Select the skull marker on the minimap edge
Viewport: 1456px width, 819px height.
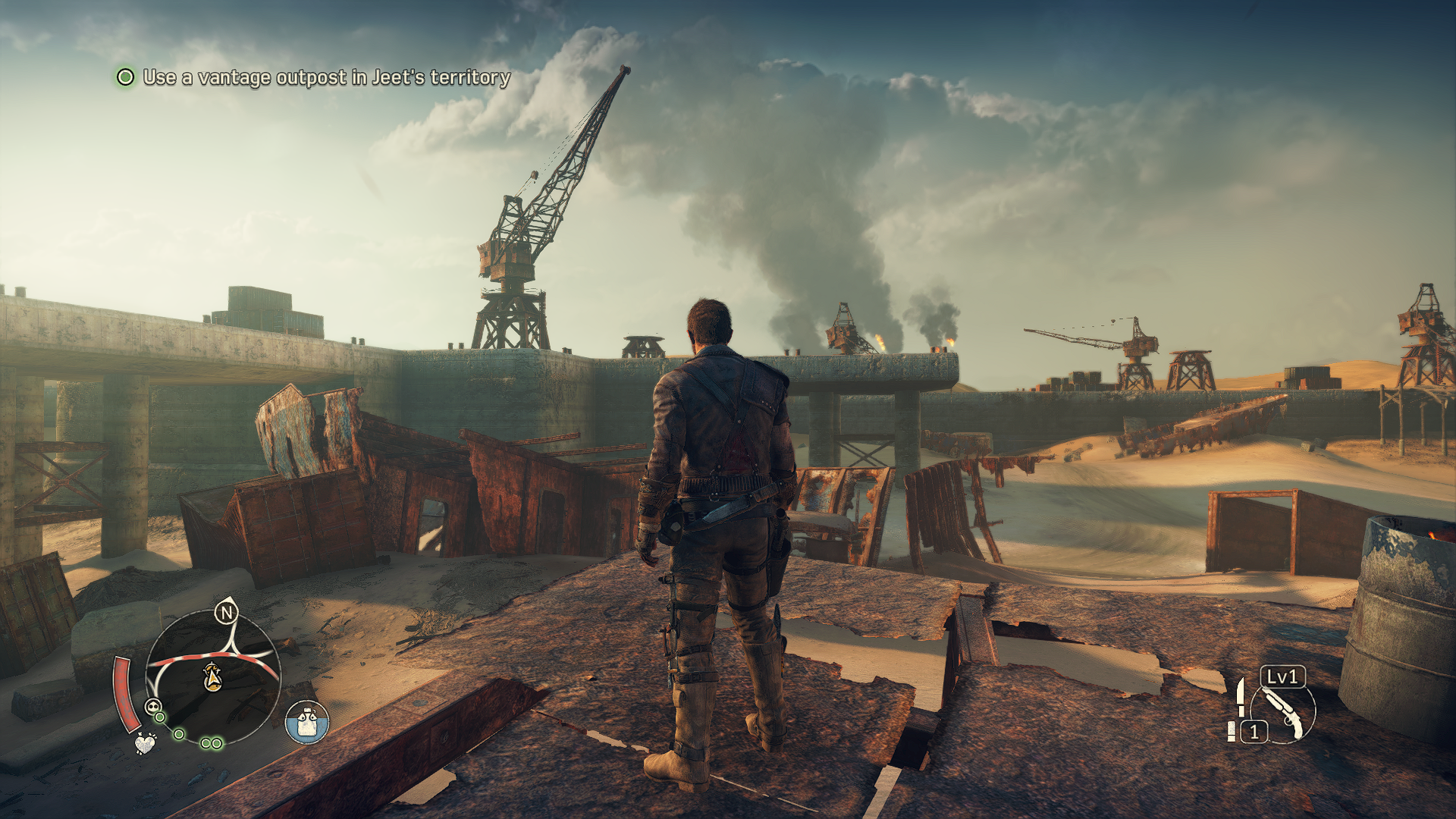[x=153, y=708]
